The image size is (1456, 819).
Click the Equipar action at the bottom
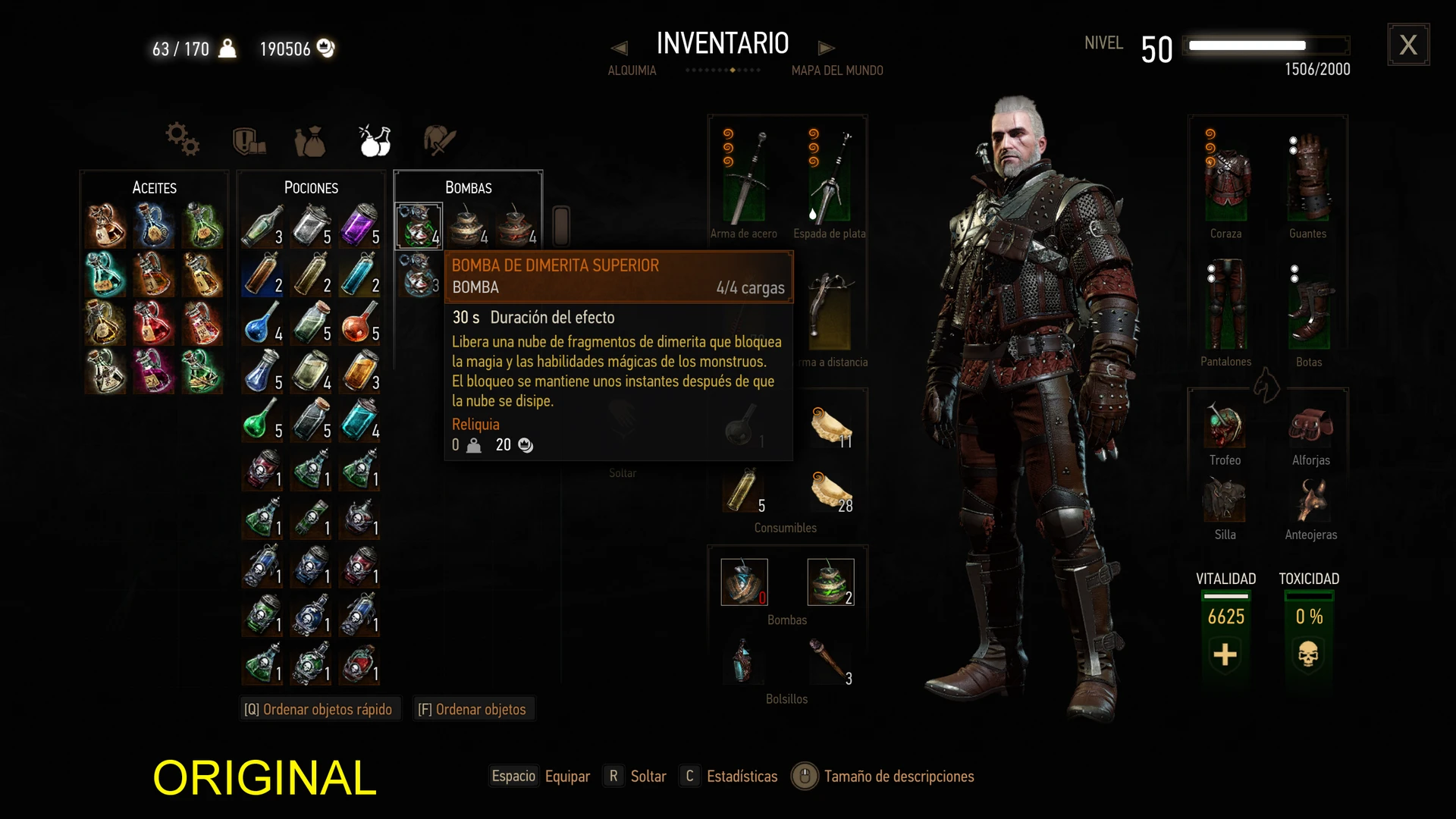tap(567, 776)
